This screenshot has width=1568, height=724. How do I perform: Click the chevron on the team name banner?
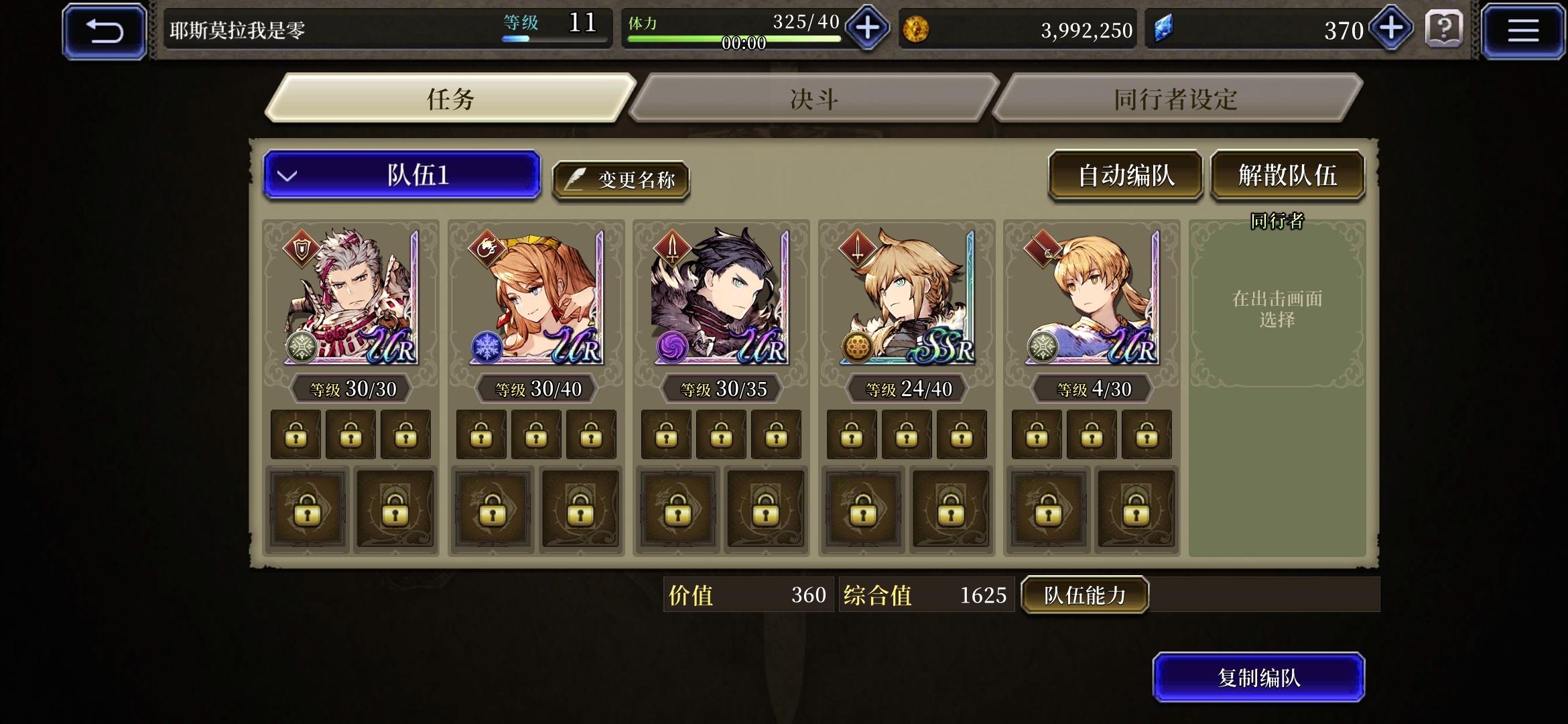288,174
